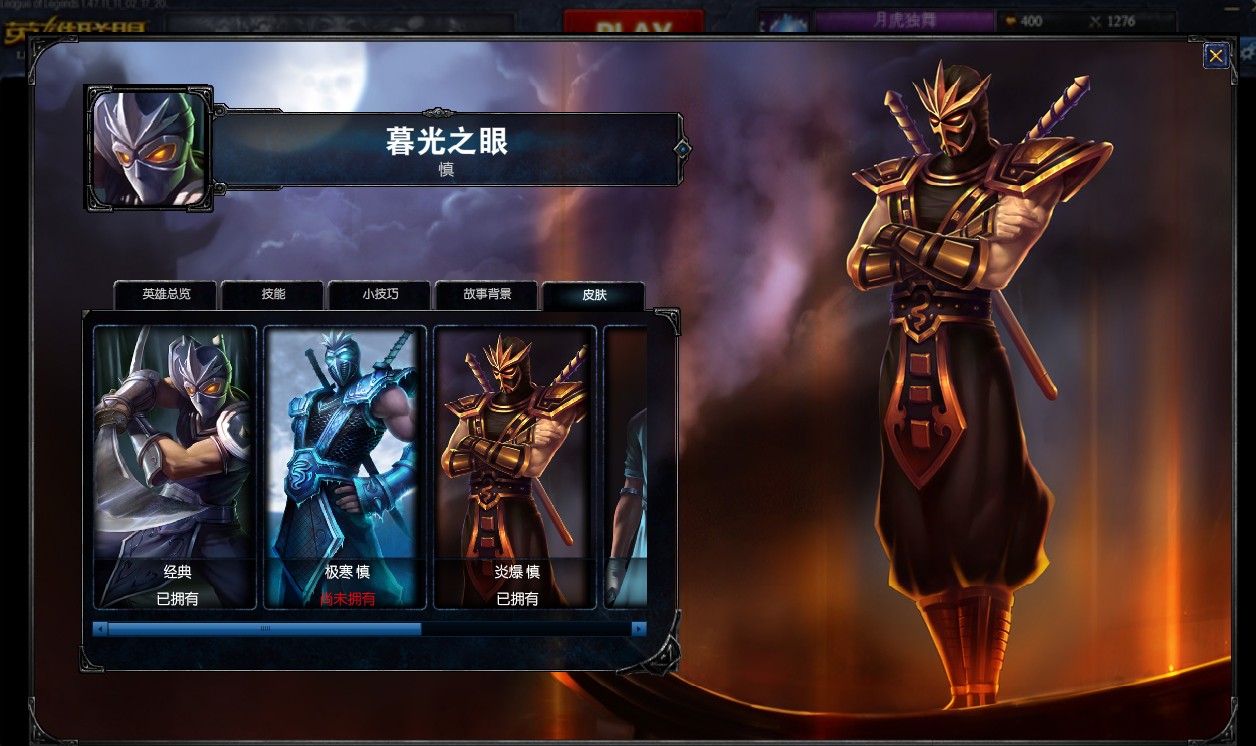Viewport: 1256px width, 746px height.
Task: Click the skin list left scroll arrow
Action: click(x=99, y=629)
